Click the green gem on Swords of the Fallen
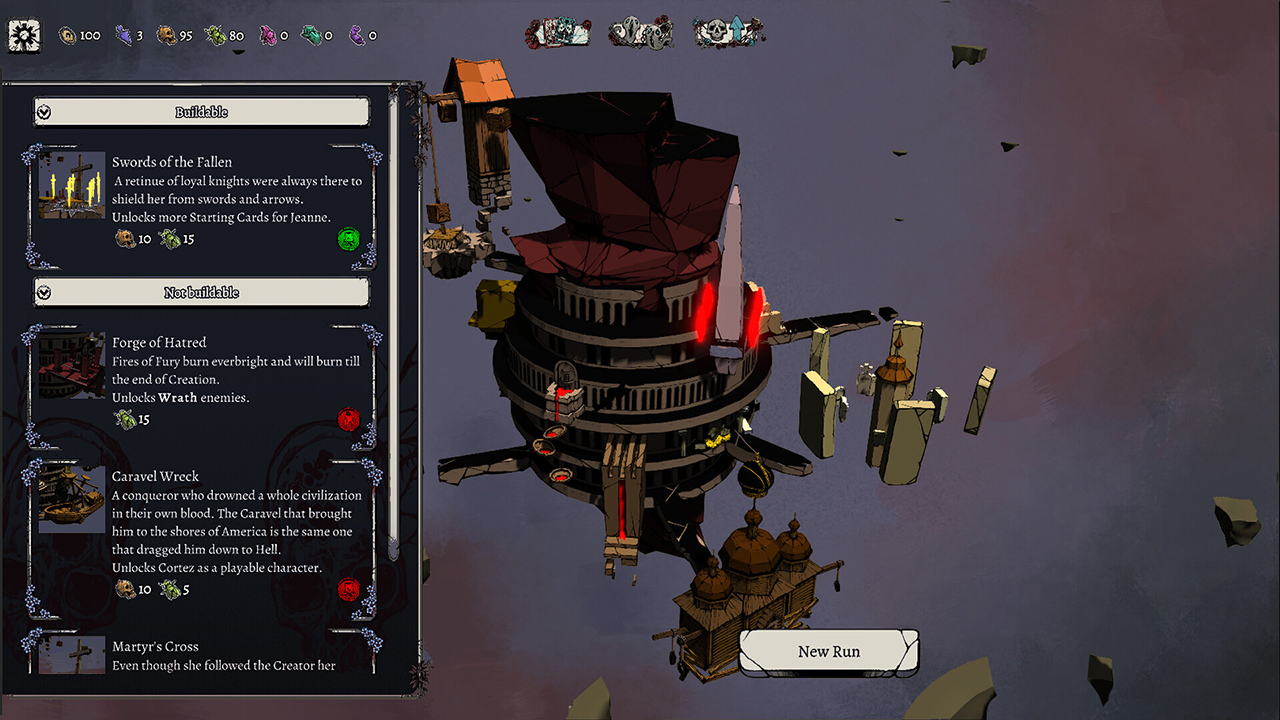The width and height of the screenshot is (1280, 720). (349, 239)
